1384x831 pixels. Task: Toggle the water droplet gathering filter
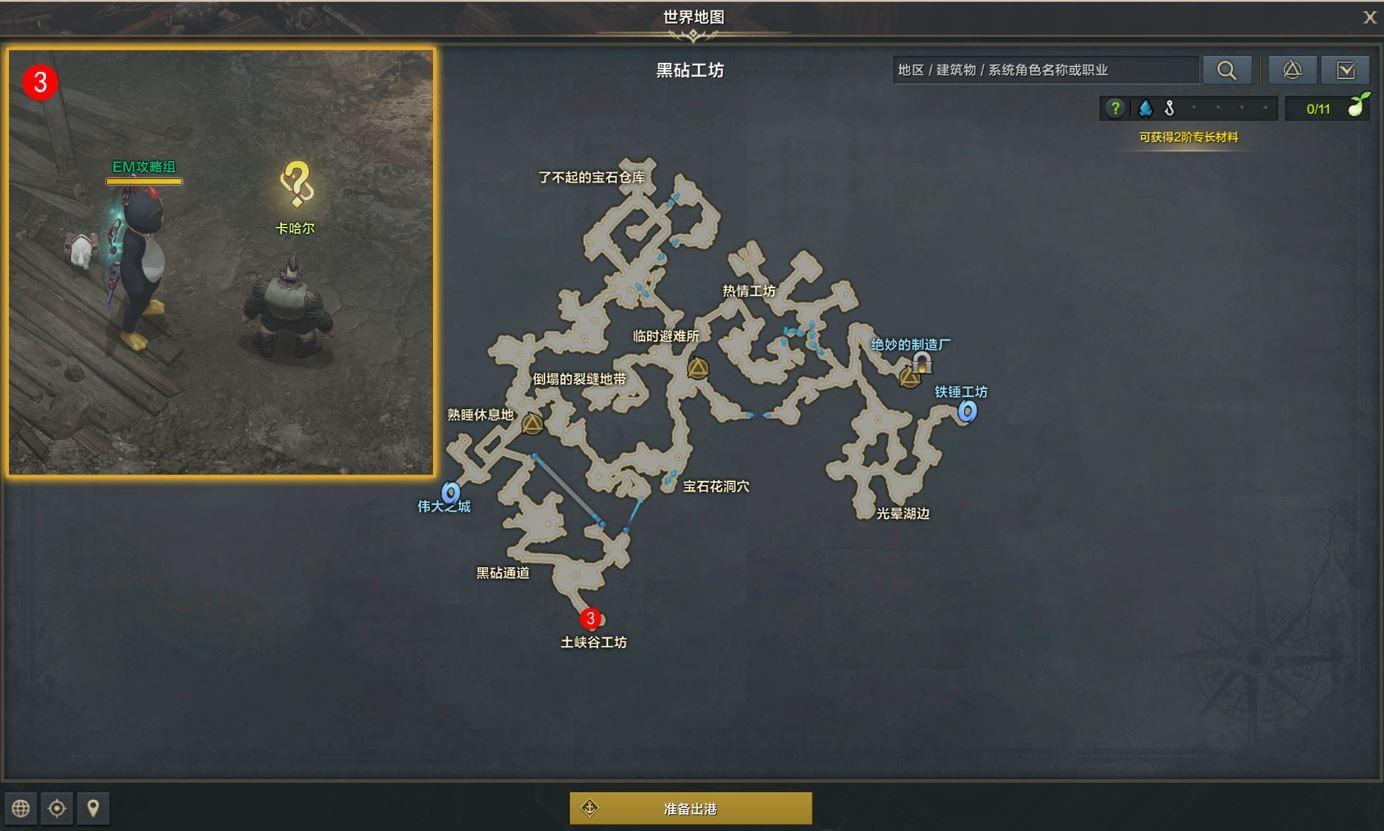[x=1145, y=108]
